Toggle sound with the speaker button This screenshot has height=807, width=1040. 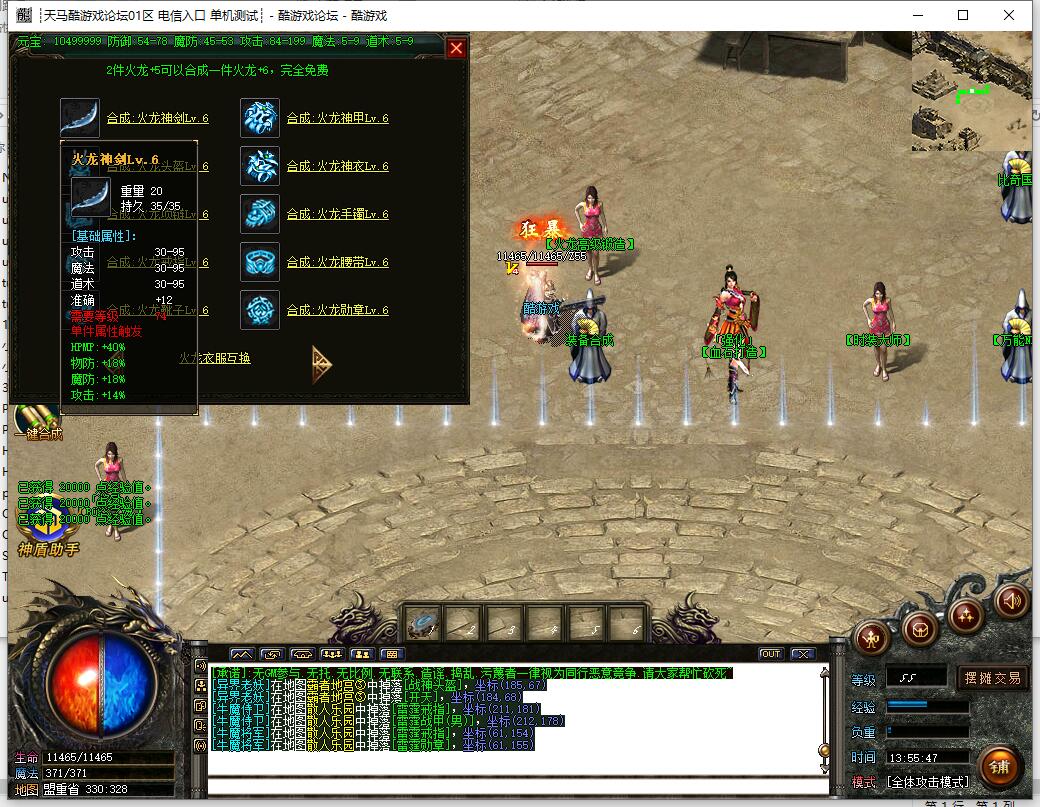(x=1013, y=601)
